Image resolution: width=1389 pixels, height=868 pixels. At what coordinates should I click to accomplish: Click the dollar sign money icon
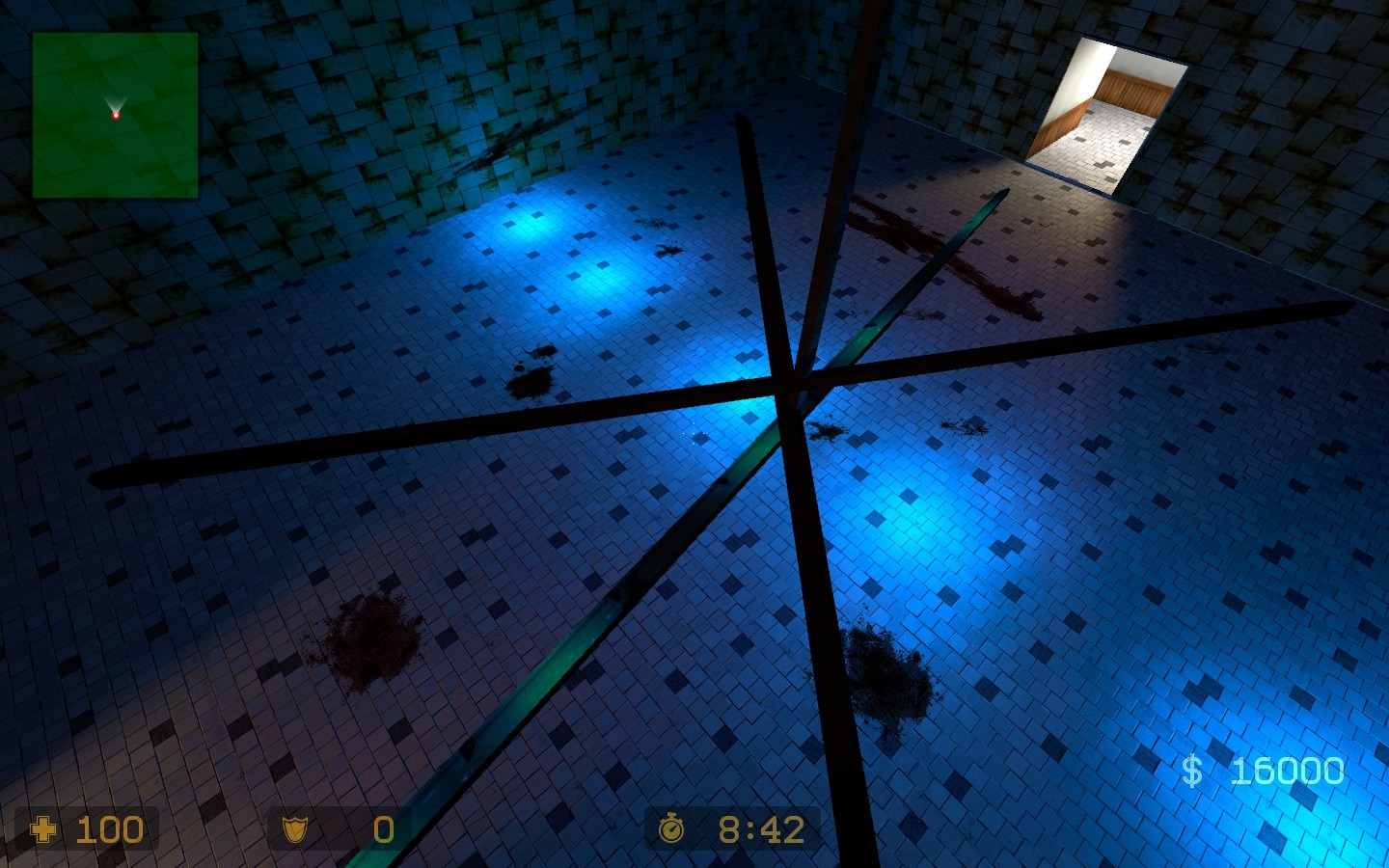click(1192, 770)
